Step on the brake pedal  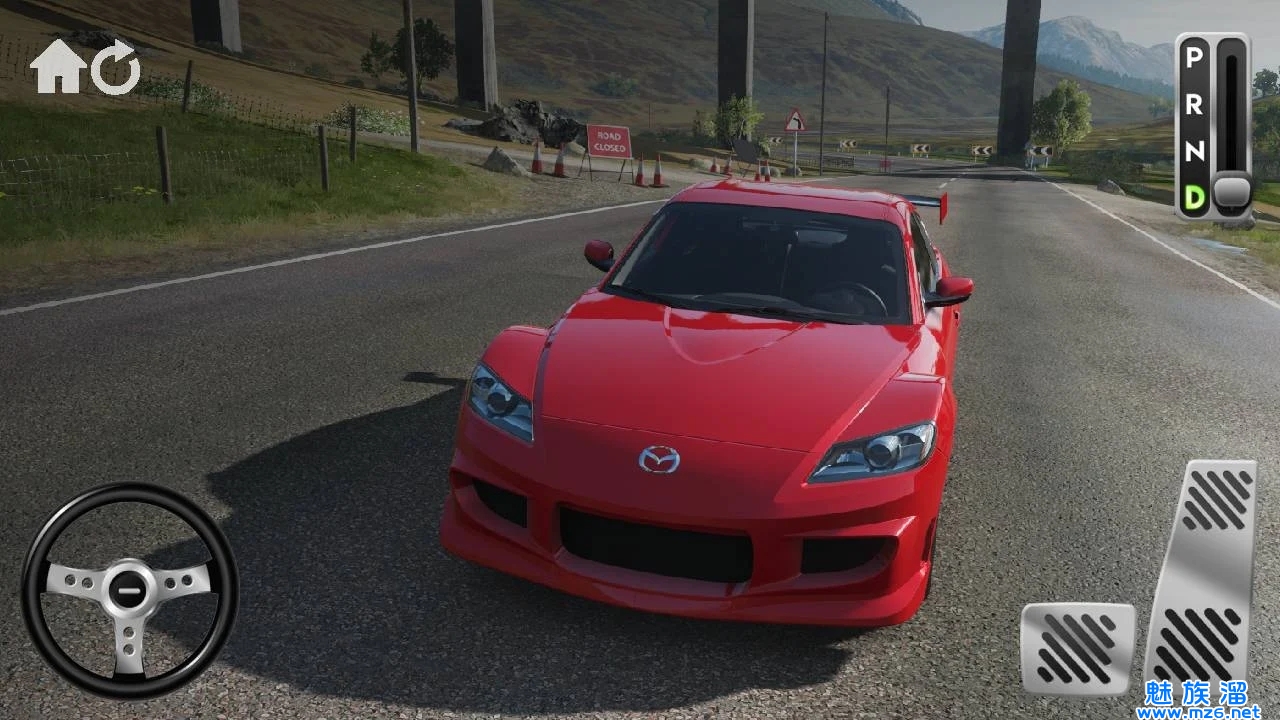1077,649
